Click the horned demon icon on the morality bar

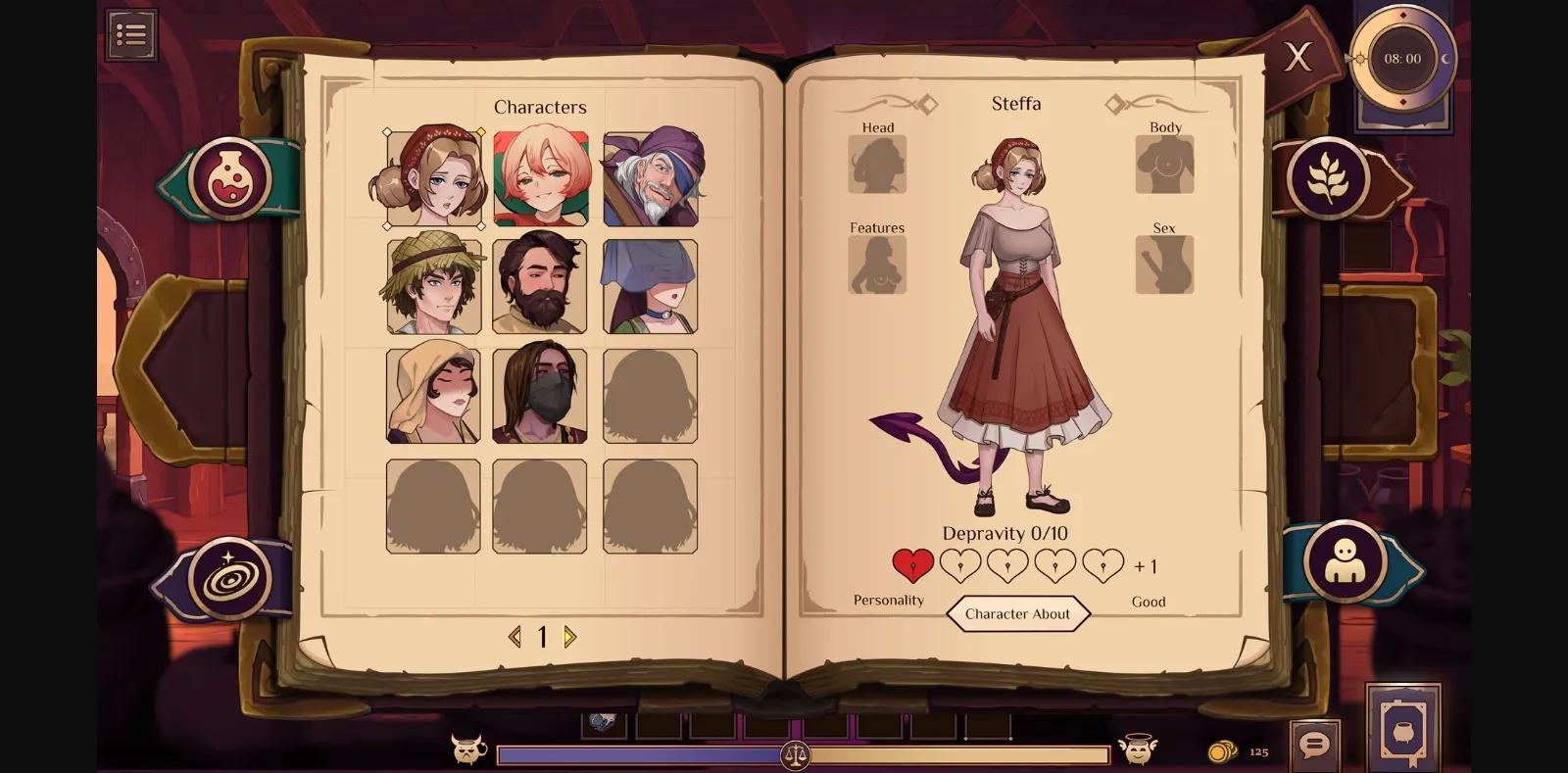click(467, 752)
